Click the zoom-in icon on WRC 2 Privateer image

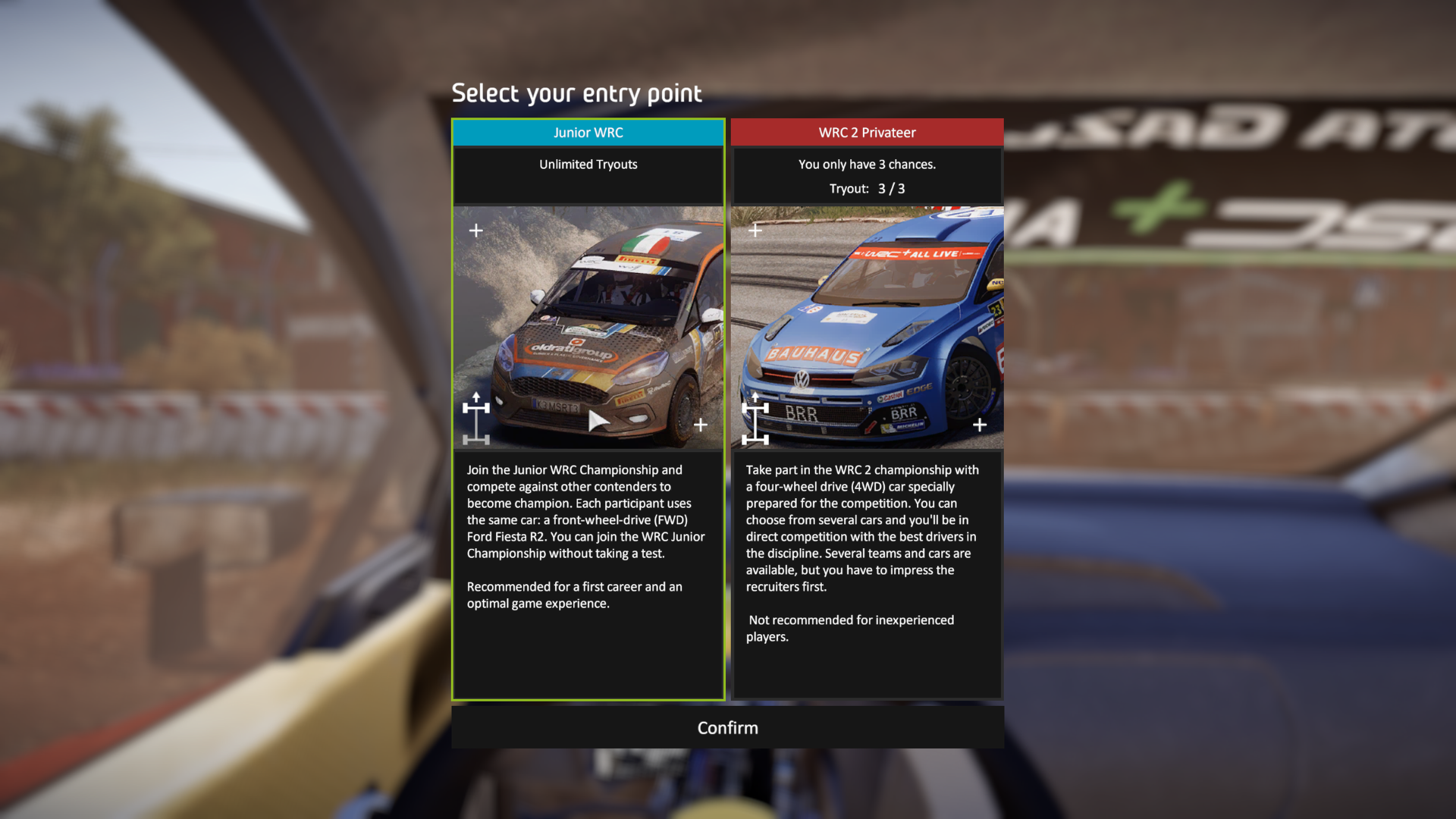point(755,229)
